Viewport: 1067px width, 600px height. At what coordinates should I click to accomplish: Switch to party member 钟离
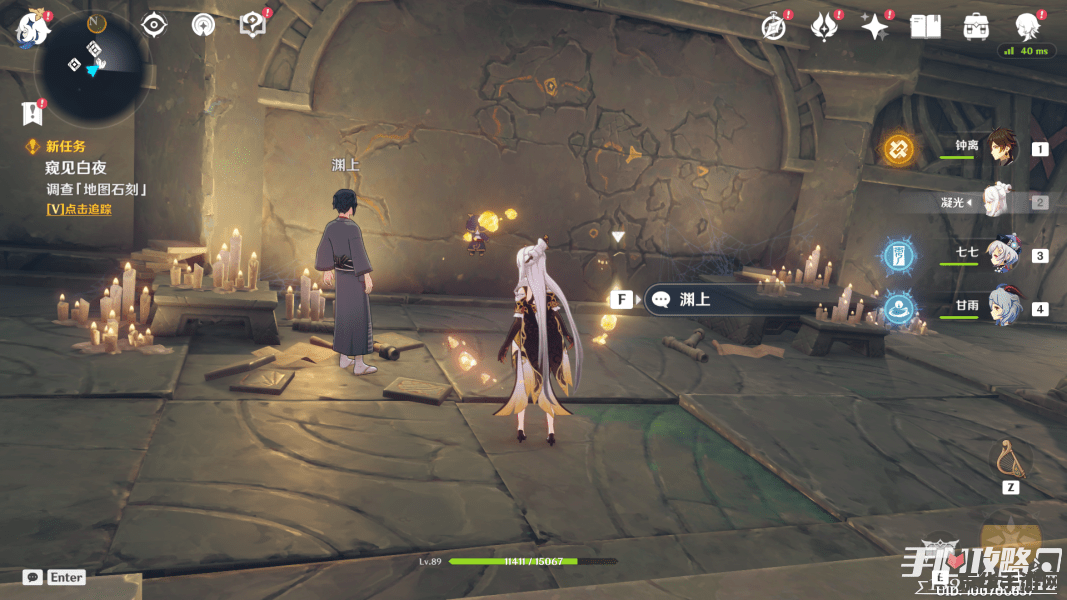[x=999, y=148]
